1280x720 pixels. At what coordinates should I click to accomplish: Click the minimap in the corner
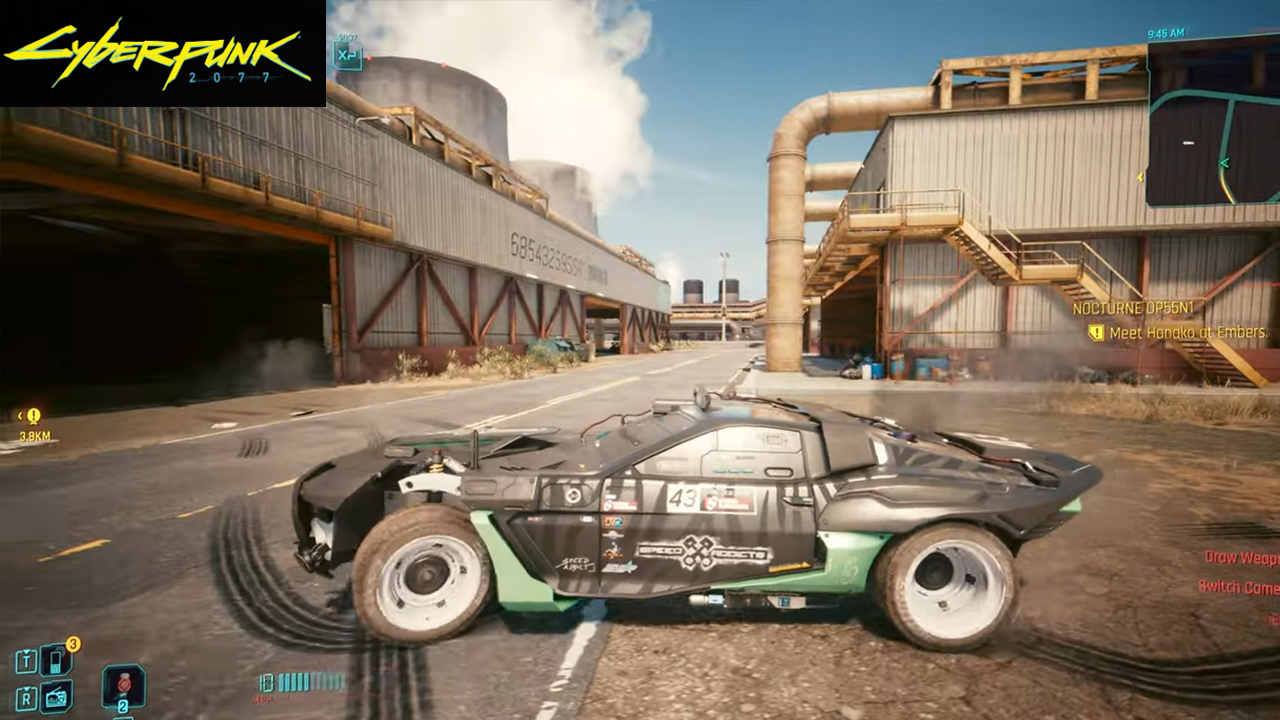click(x=1213, y=124)
